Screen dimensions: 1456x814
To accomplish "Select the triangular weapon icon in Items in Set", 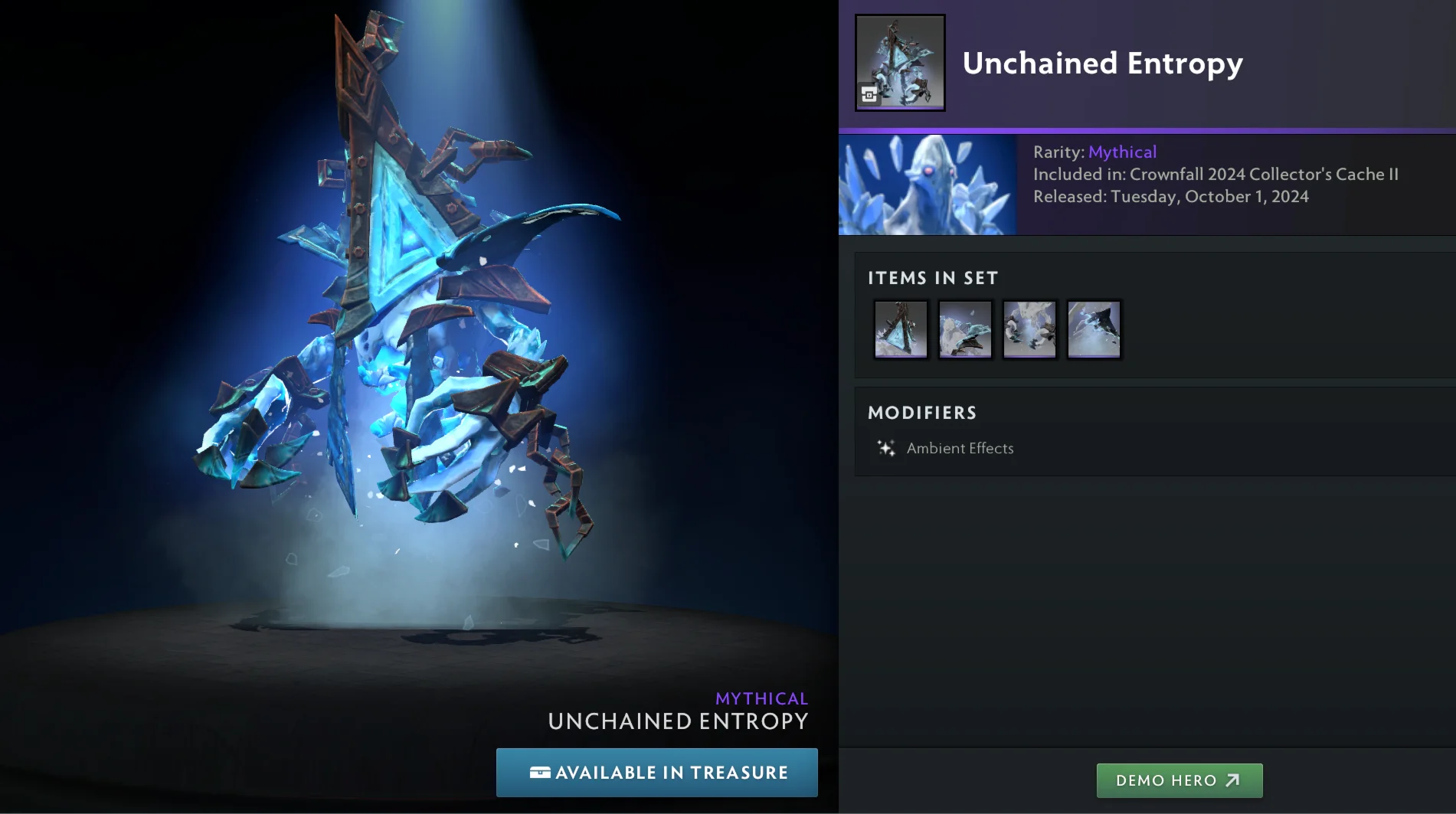I will click(900, 329).
